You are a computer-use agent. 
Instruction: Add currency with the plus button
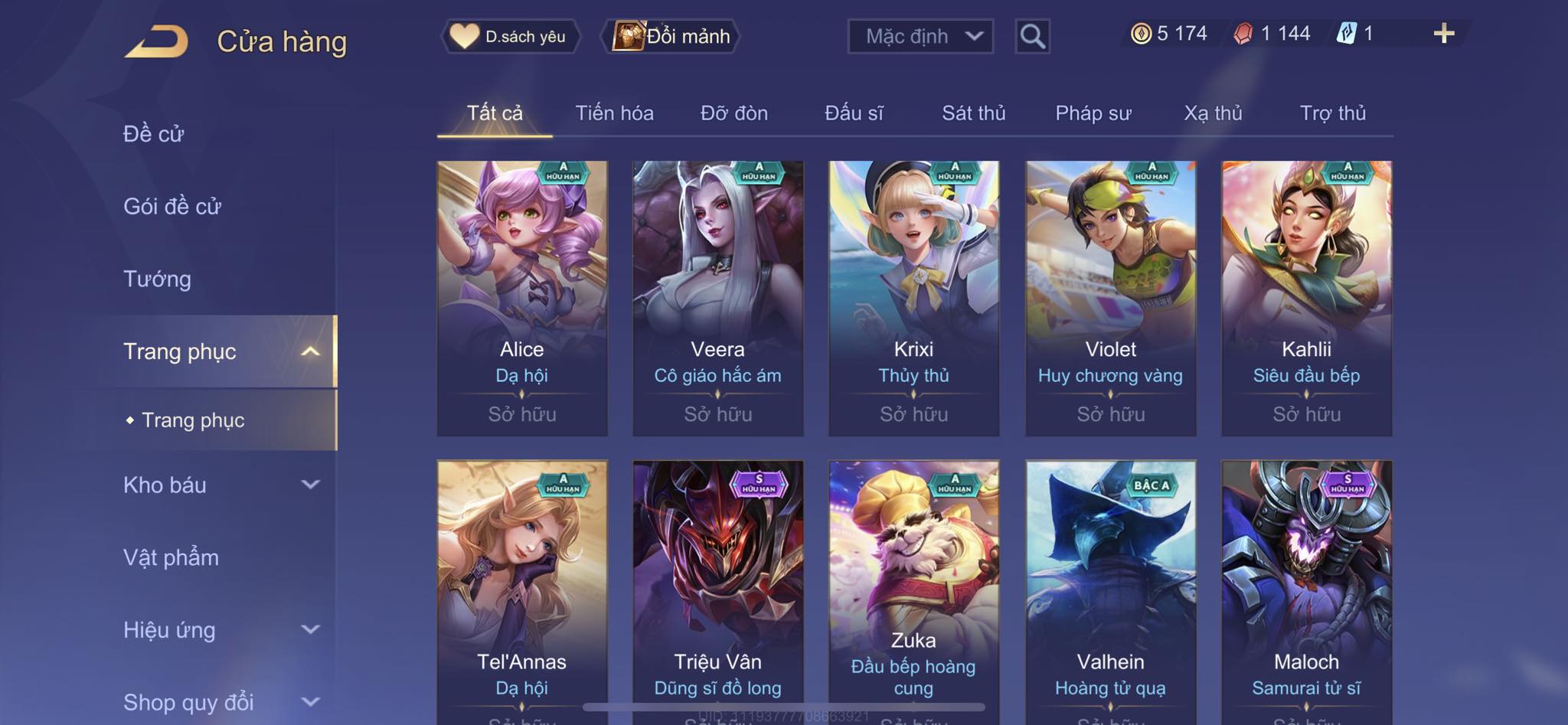[1443, 34]
